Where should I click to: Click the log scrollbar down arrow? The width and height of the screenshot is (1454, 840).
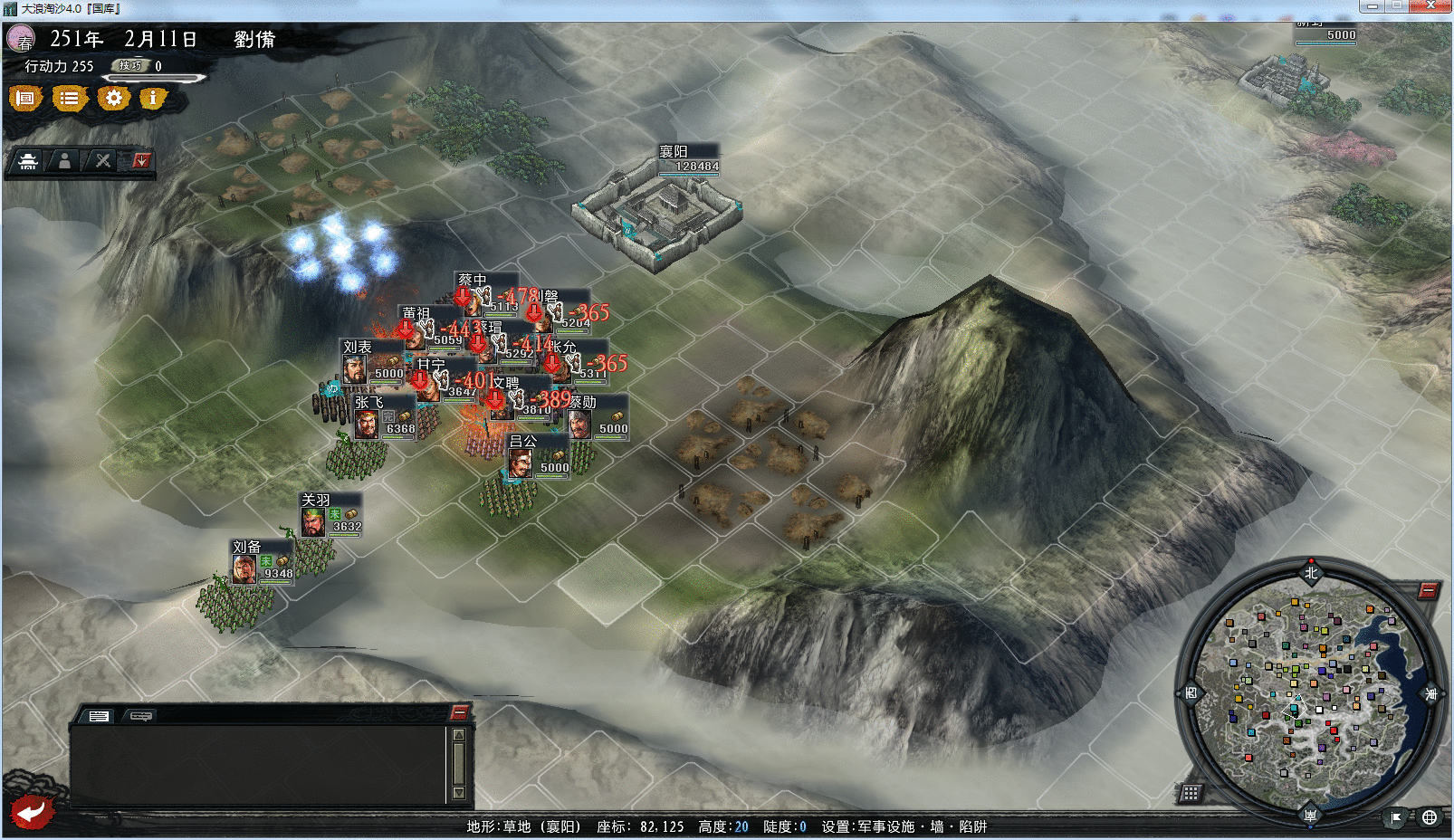pyautogui.click(x=459, y=793)
